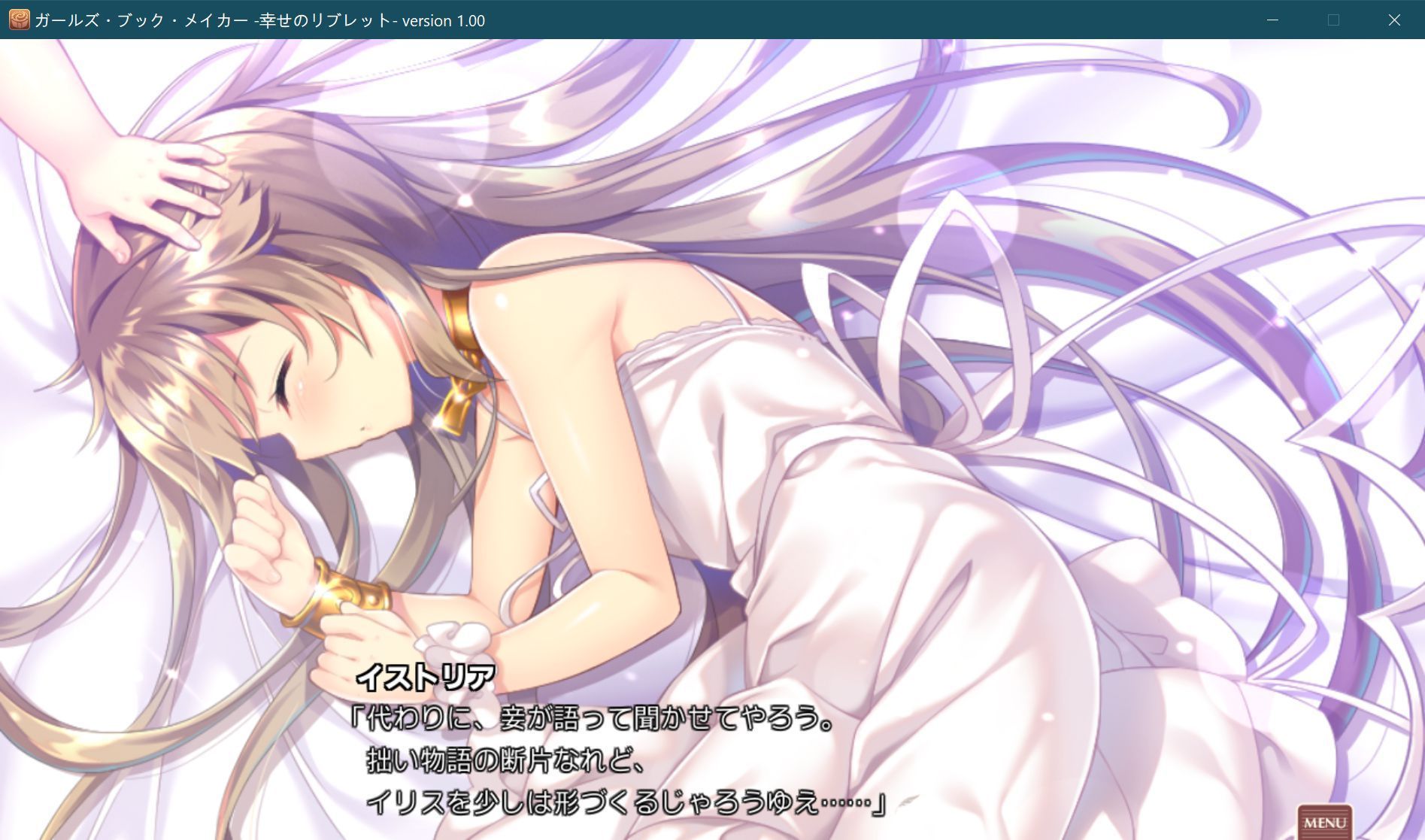Minimize the visual novel window
Viewport: 1425px width, 840px height.
click(x=1272, y=20)
